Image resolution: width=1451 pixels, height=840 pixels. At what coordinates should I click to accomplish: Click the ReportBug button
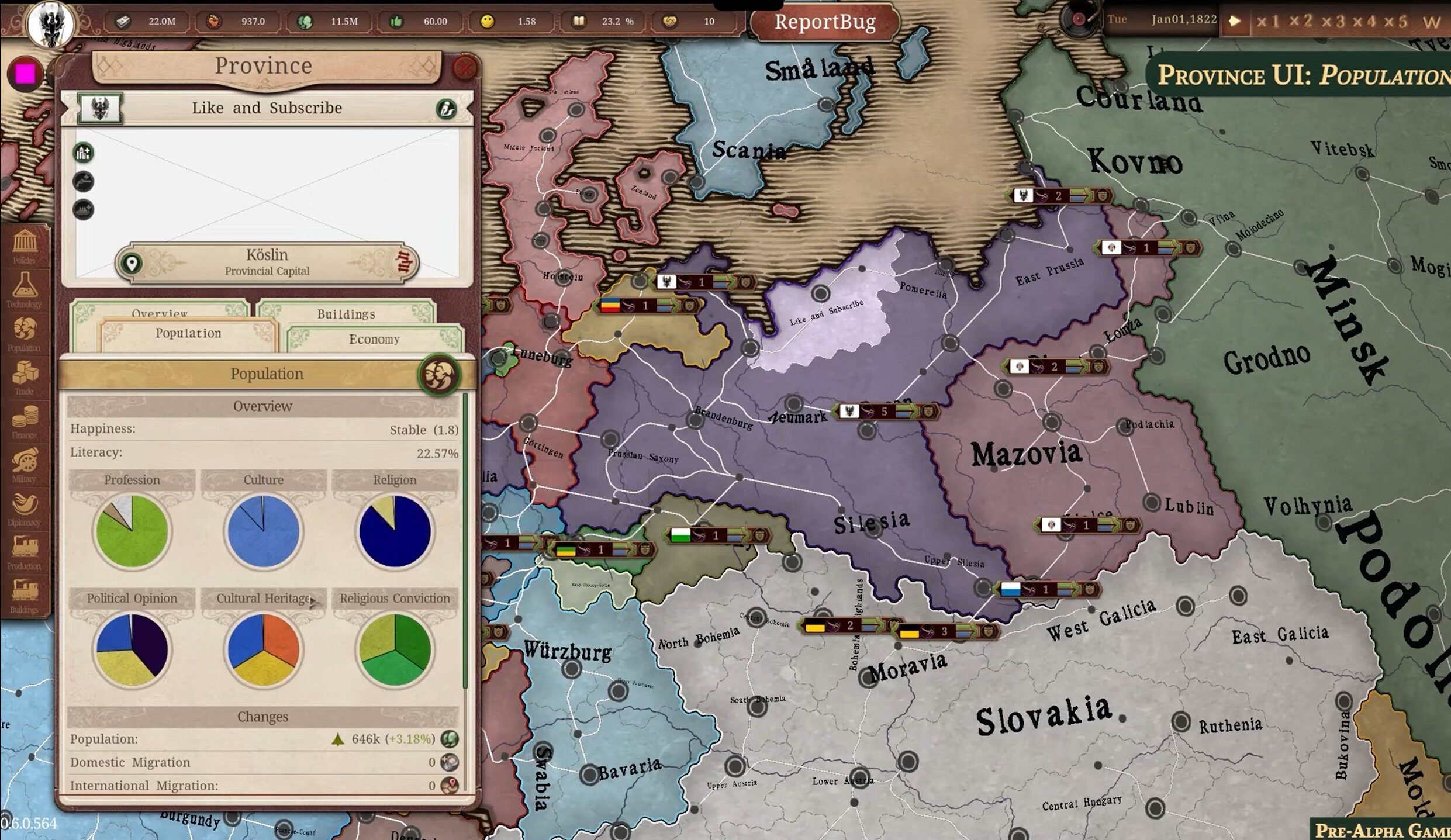[x=825, y=22]
